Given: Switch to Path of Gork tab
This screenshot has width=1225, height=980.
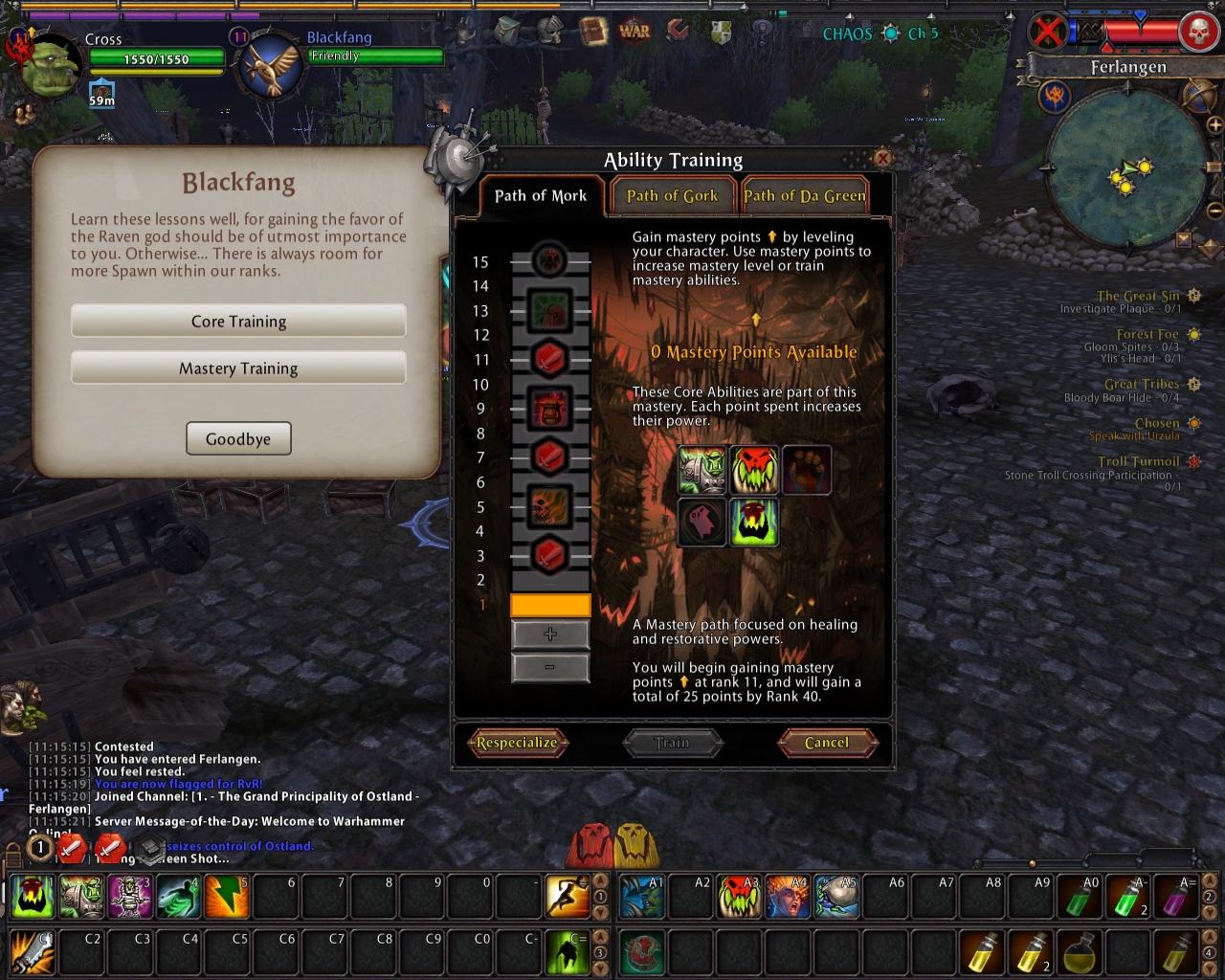Looking at the screenshot, I should (x=672, y=195).
